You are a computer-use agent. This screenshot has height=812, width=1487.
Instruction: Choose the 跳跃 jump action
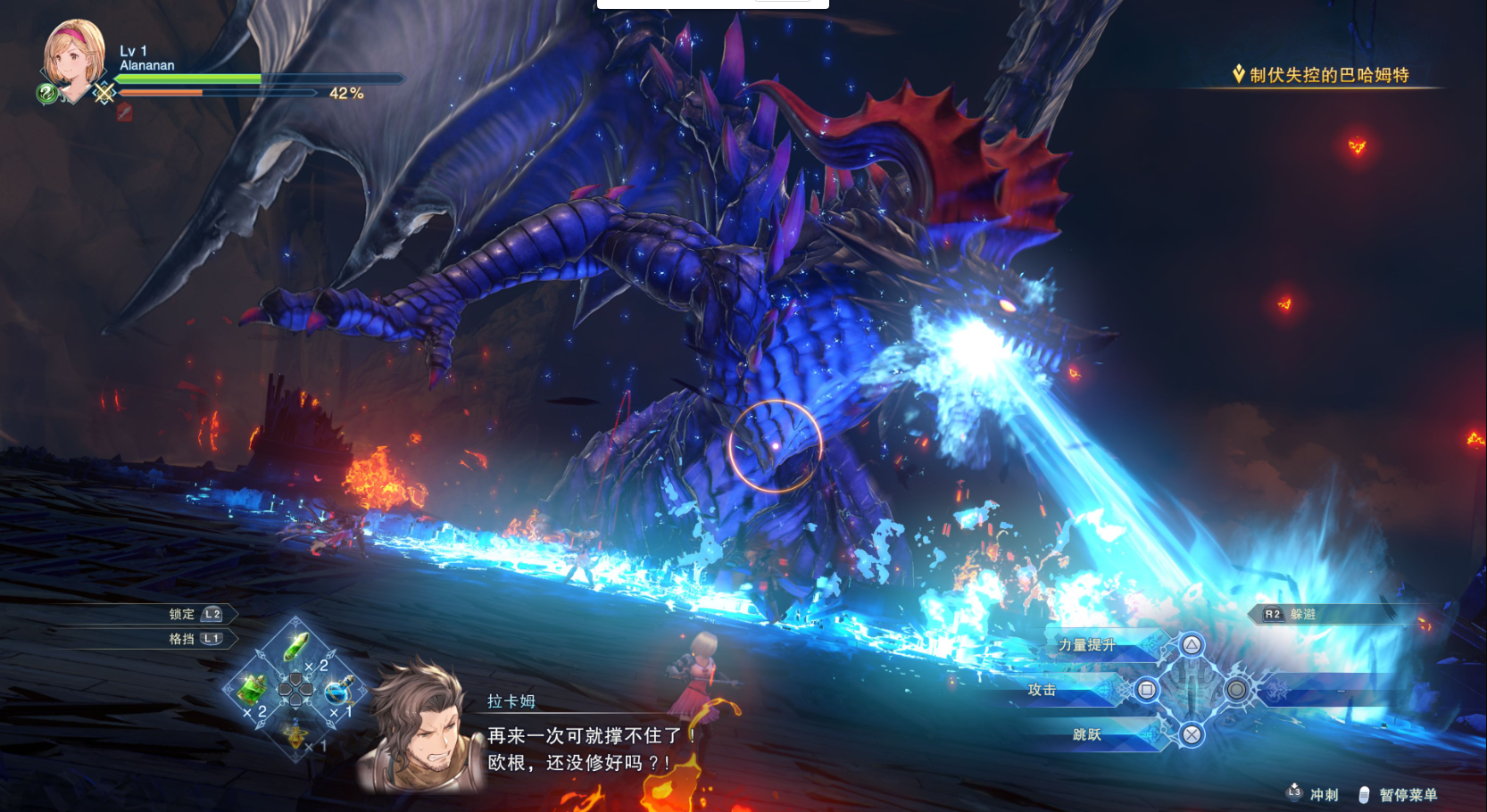click(1086, 734)
